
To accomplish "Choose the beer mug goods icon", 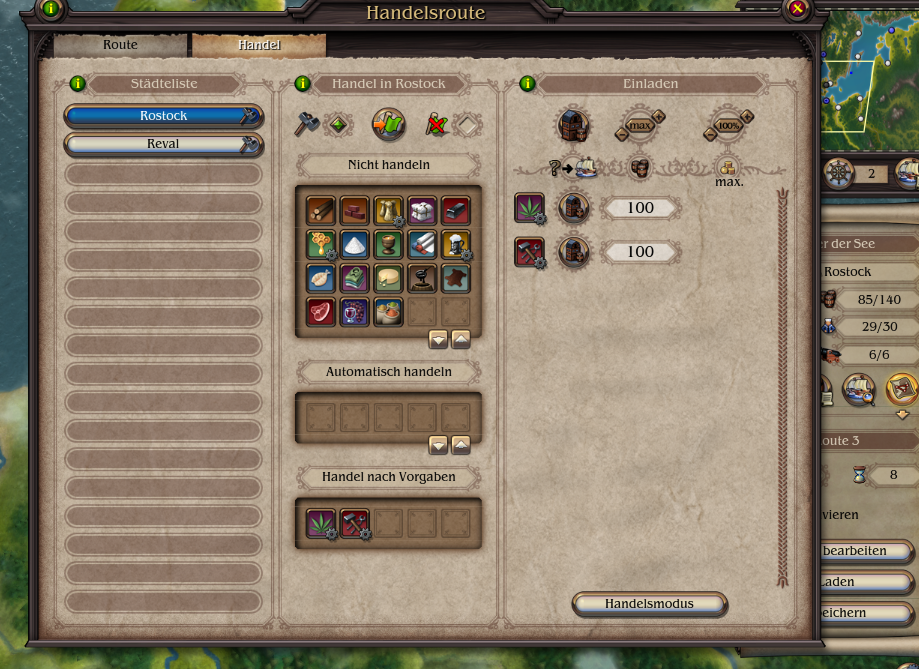I will [x=456, y=243].
